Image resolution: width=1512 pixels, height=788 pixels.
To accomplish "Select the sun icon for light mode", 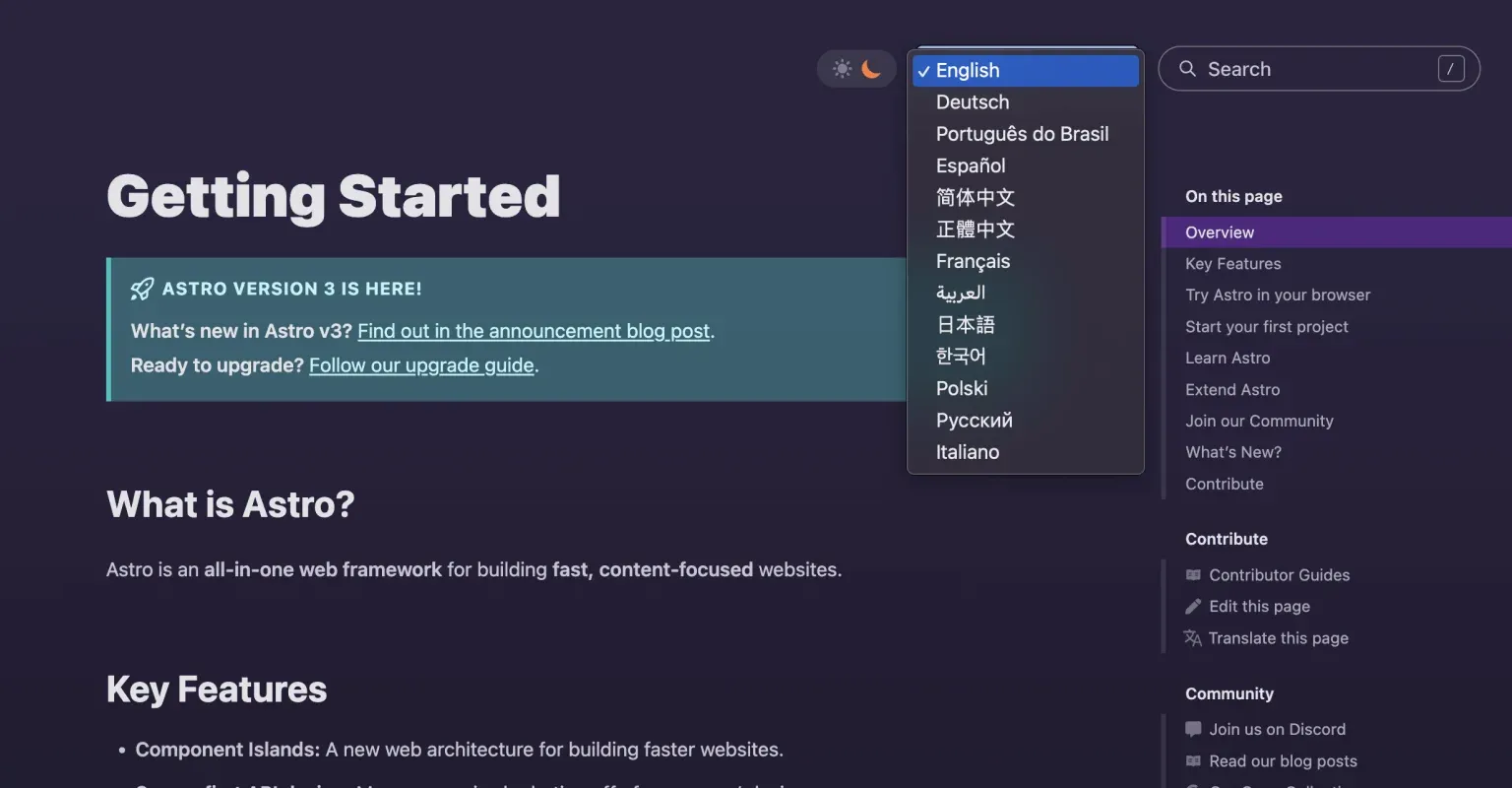I will (x=842, y=68).
